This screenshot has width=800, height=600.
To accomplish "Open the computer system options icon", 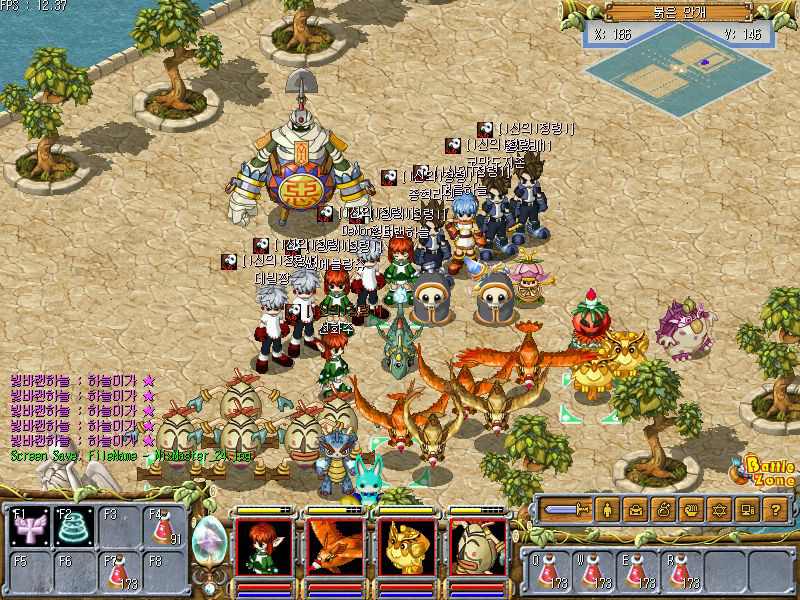I will [x=747, y=510].
